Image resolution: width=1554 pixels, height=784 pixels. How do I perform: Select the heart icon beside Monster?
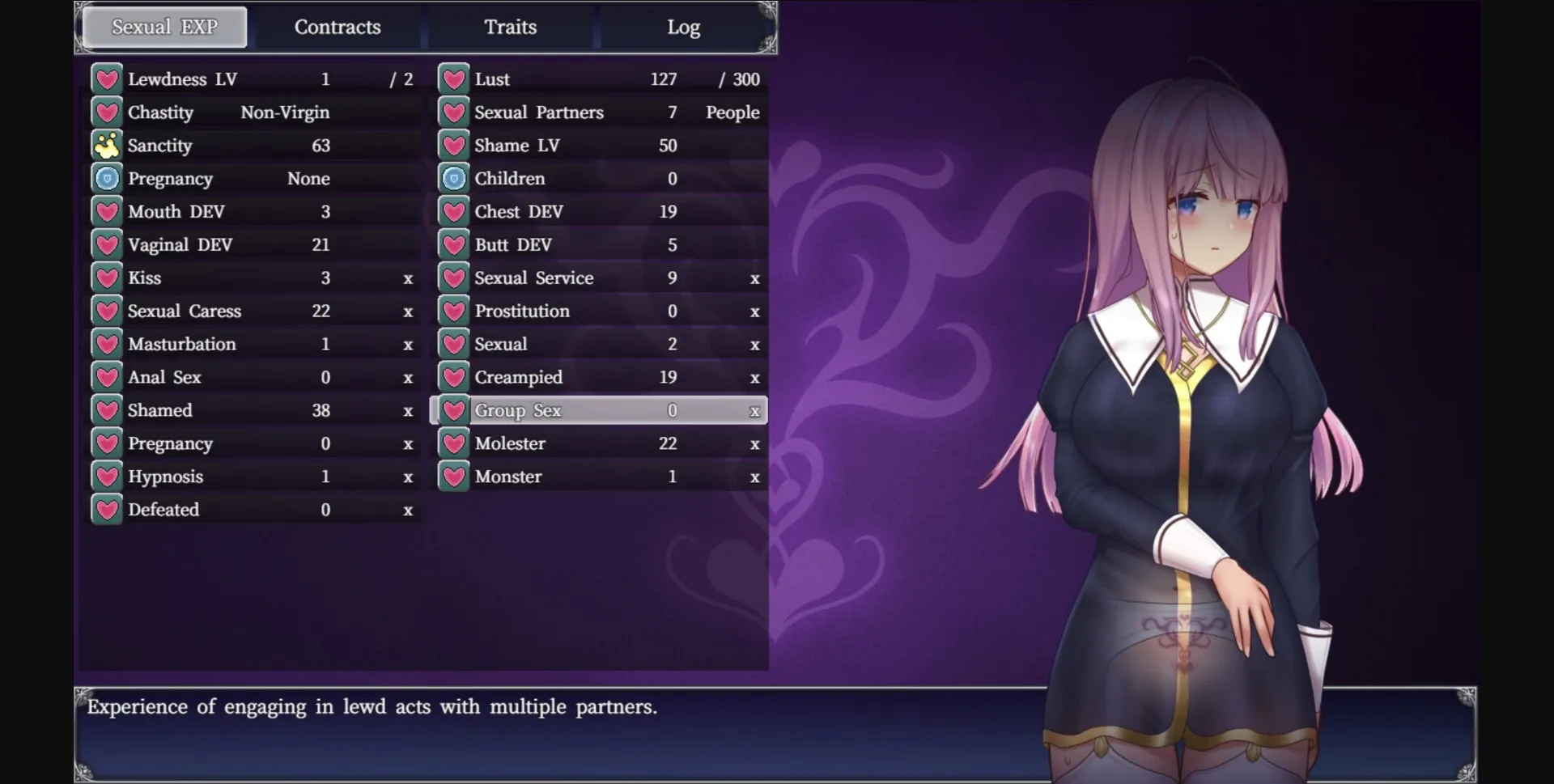pyautogui.click(x=454, y=477)
